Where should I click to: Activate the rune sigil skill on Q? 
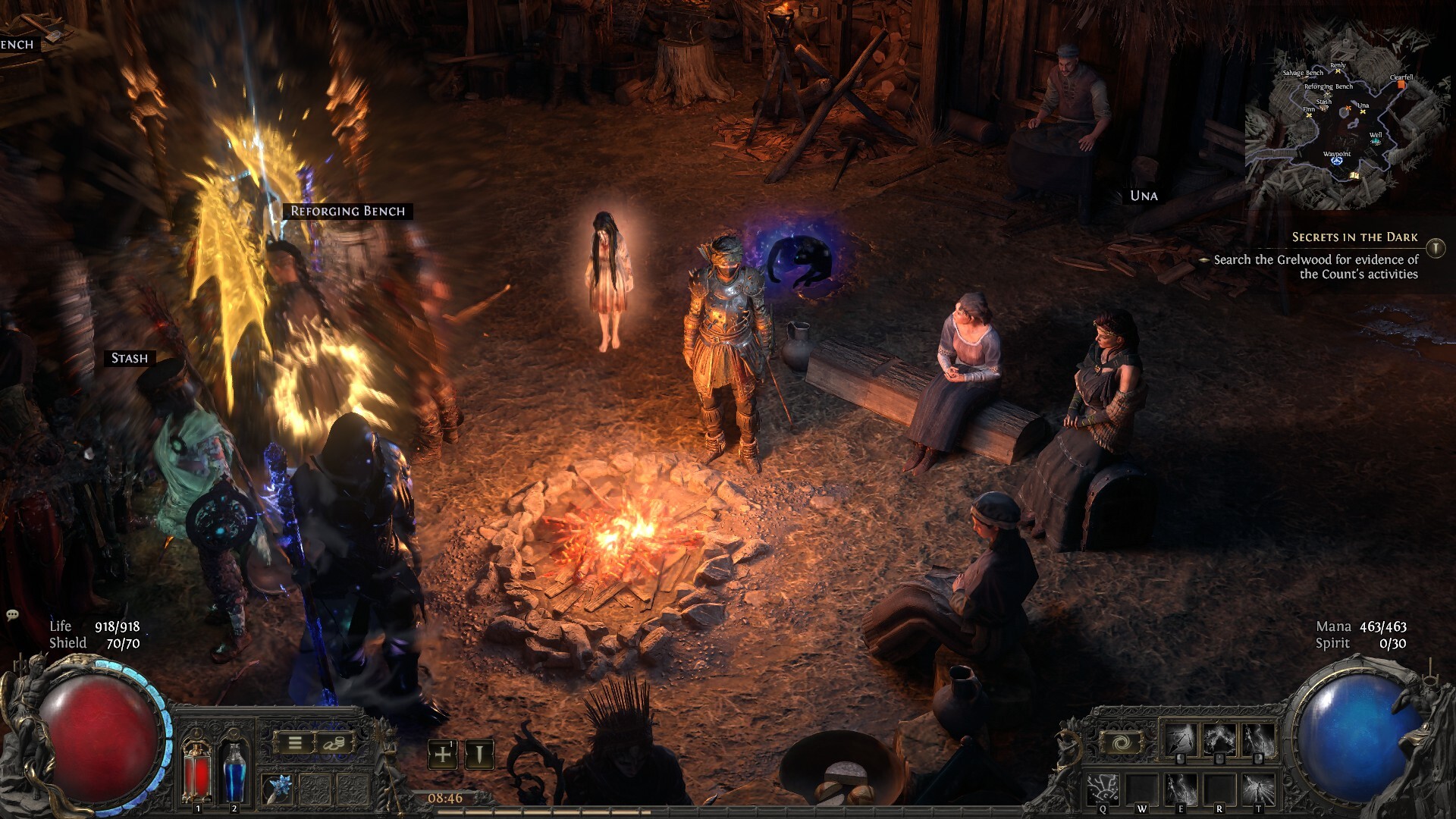1103,789
